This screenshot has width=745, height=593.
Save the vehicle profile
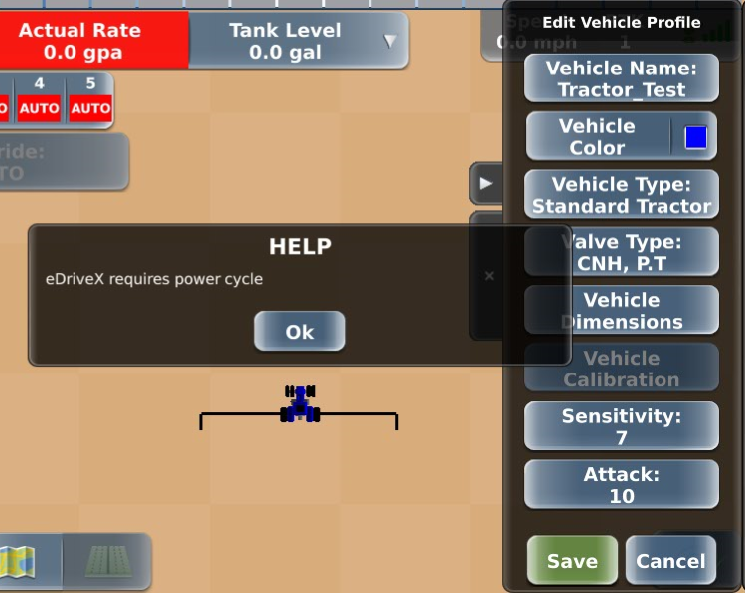coord(572,561)
